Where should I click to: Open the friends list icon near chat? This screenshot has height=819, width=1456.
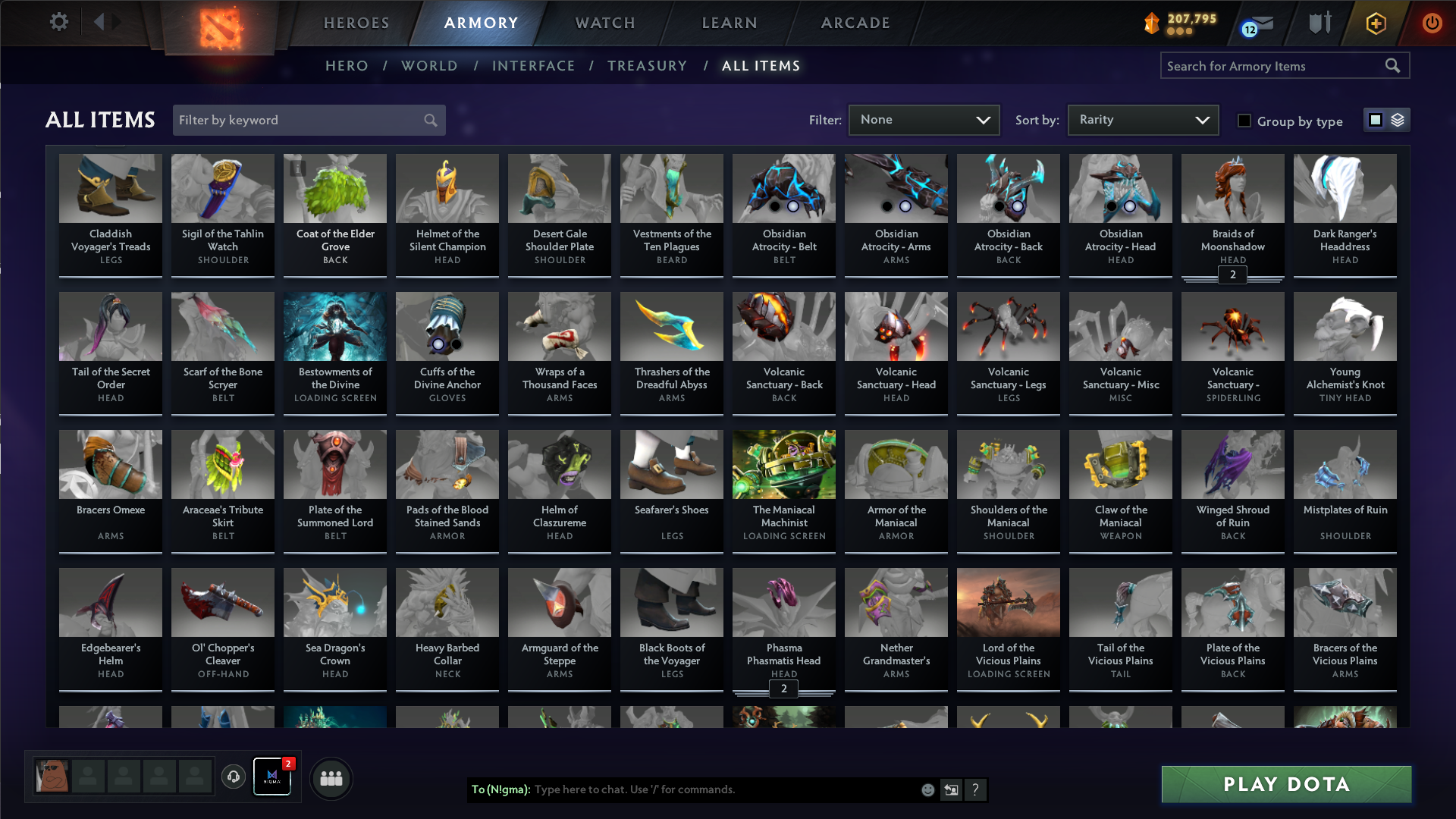[x=331, y=777]
